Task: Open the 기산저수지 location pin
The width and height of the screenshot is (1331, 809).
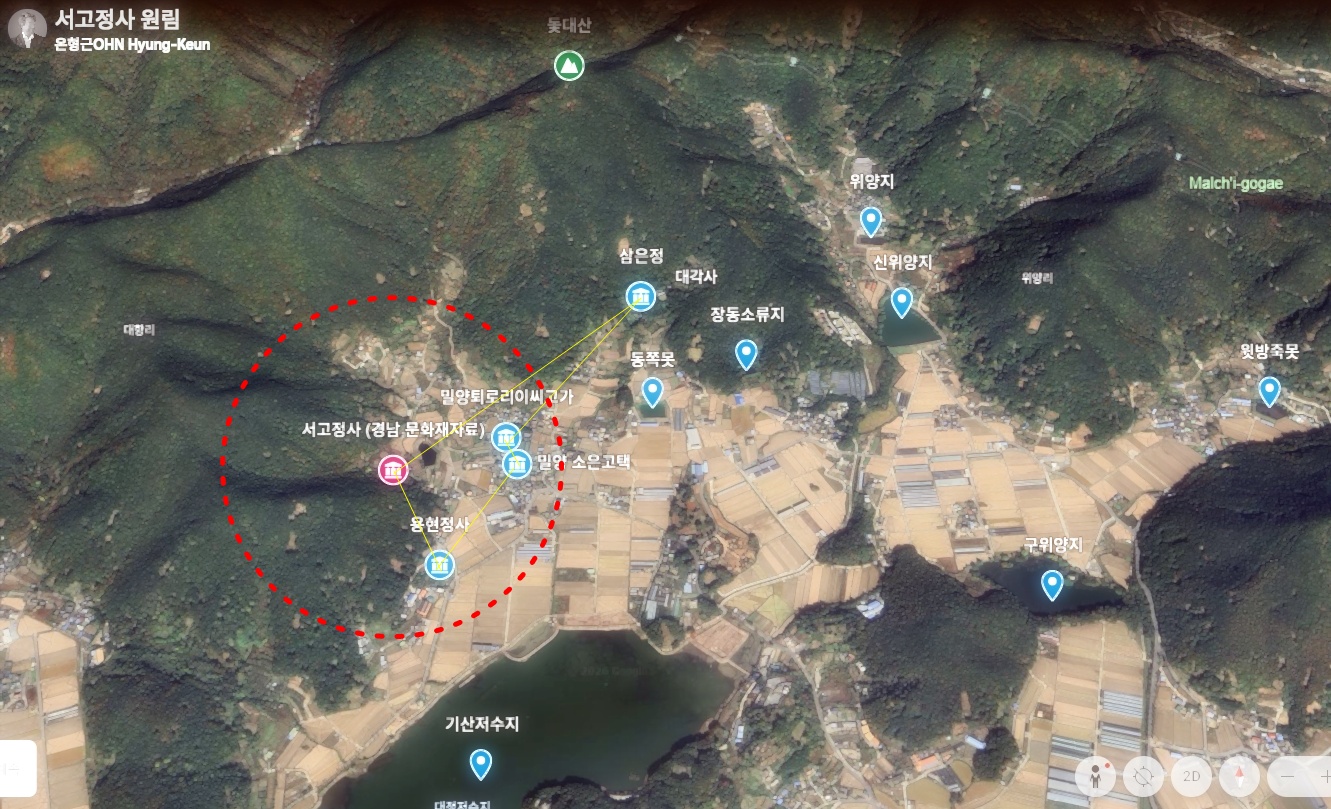Action: [481, 763]
